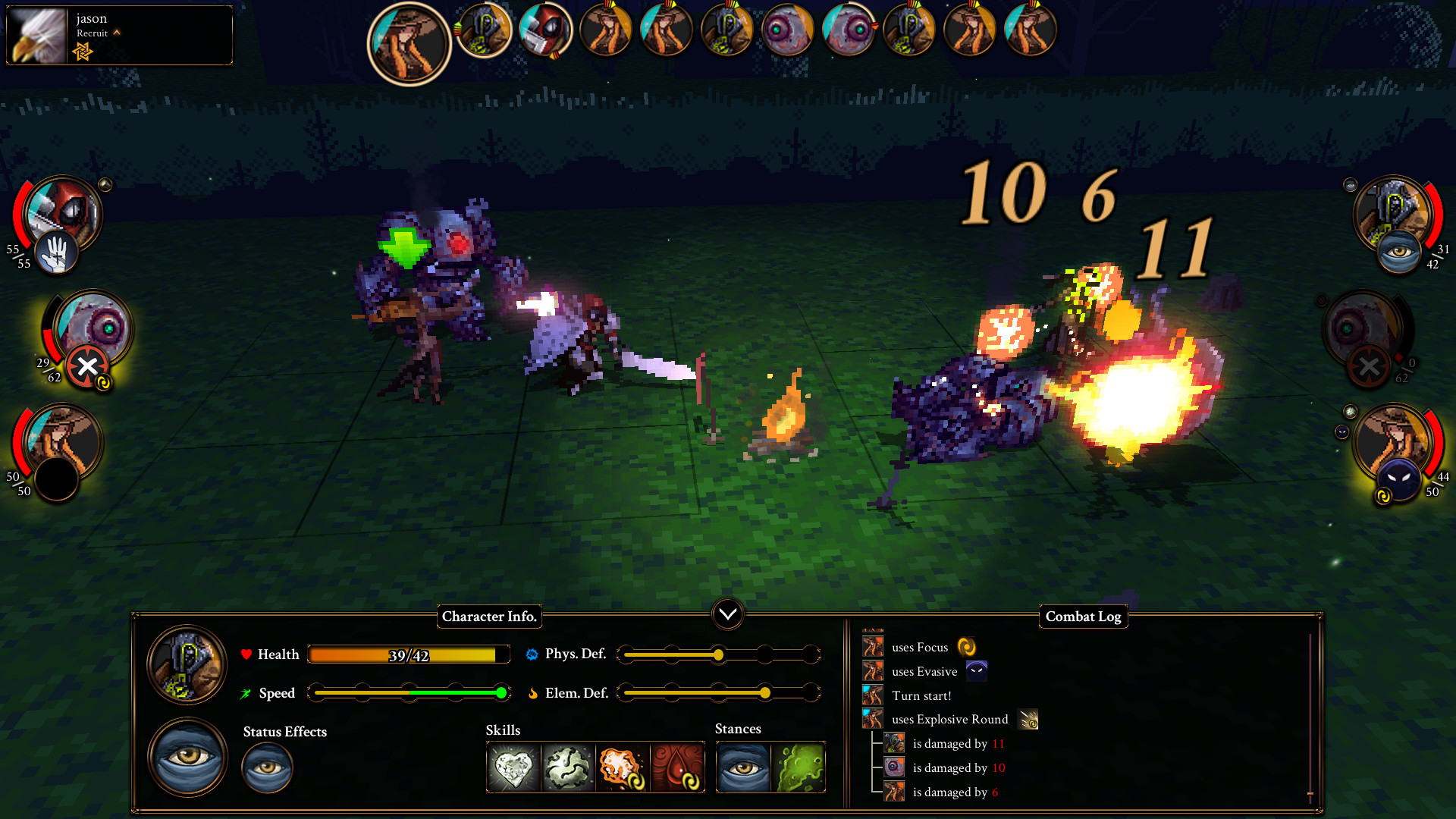The height and width of the screenshot is (819, 1456).
Task: Select the green slime stance icon
Action: 798,767
